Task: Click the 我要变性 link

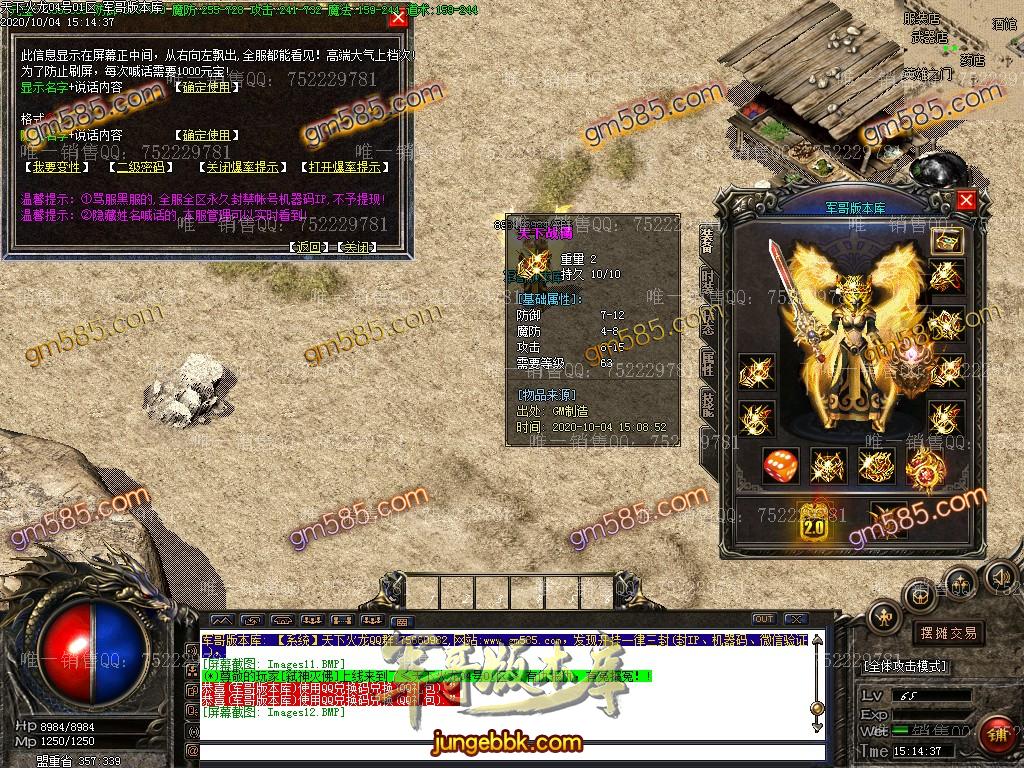Action: pyautogui.click(x=56, y=167)
